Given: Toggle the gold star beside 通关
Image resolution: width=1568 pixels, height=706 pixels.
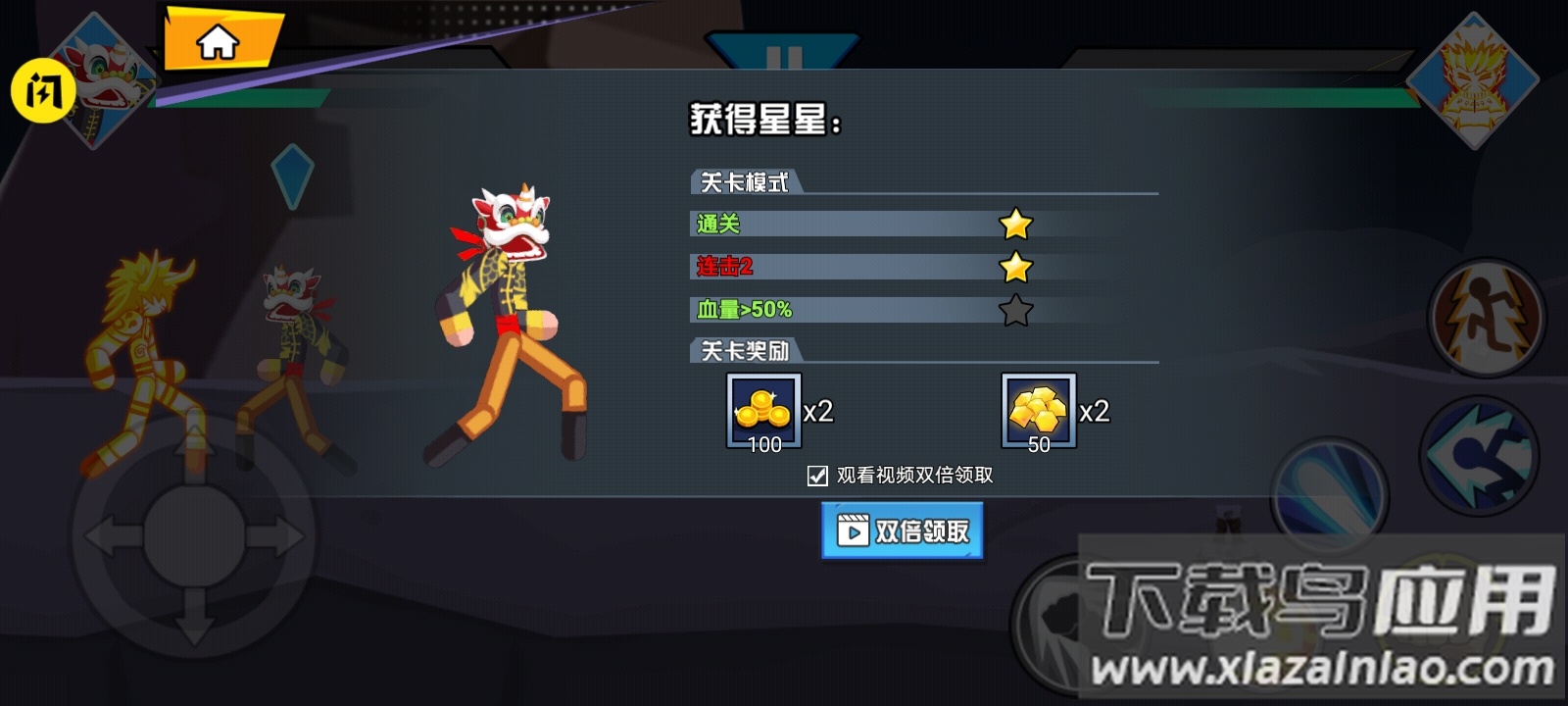Looking at the screenshot, I should [x=1017, y=225].
